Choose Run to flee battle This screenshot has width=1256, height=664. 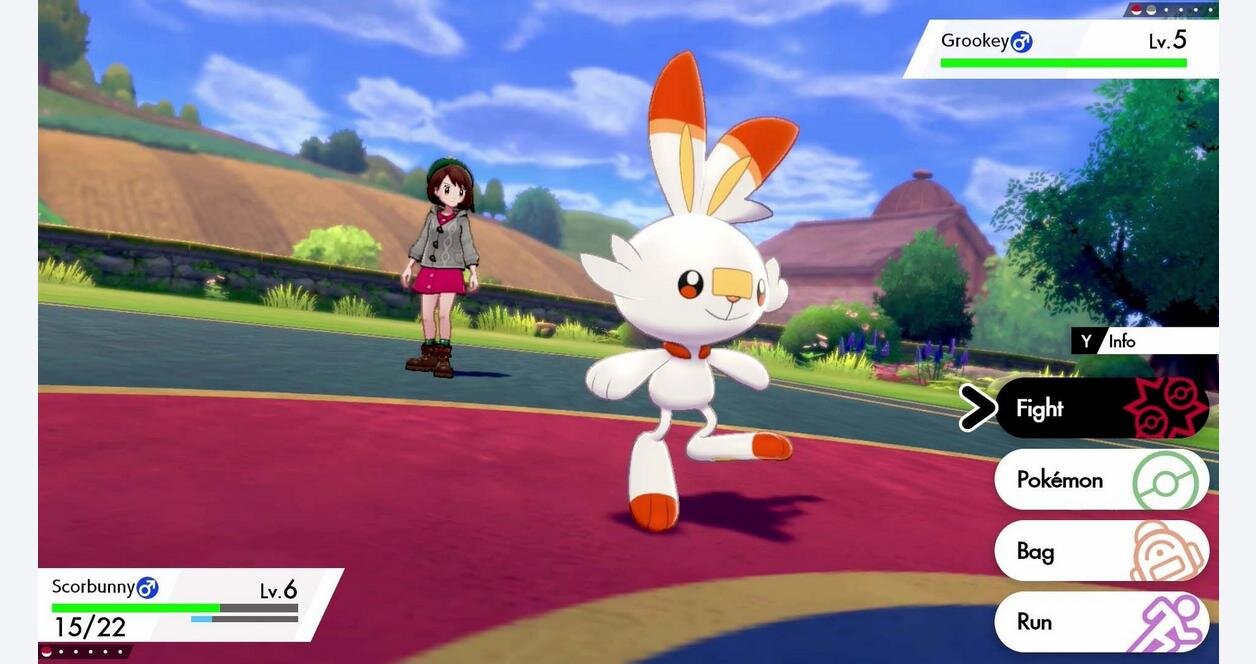tap(1101, 622)
